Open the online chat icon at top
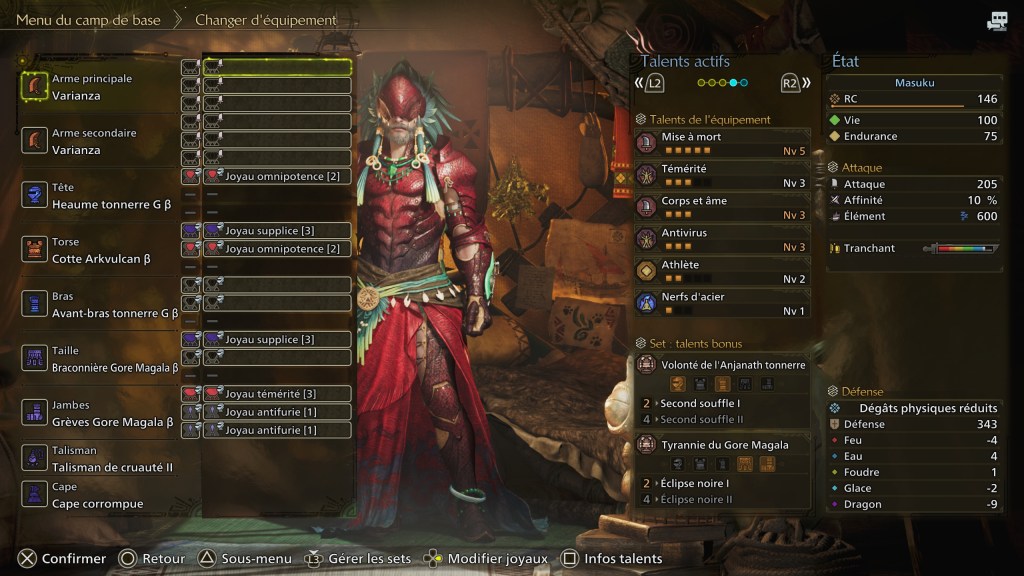This screenshot has width=1024, height=576. [996, 21]
